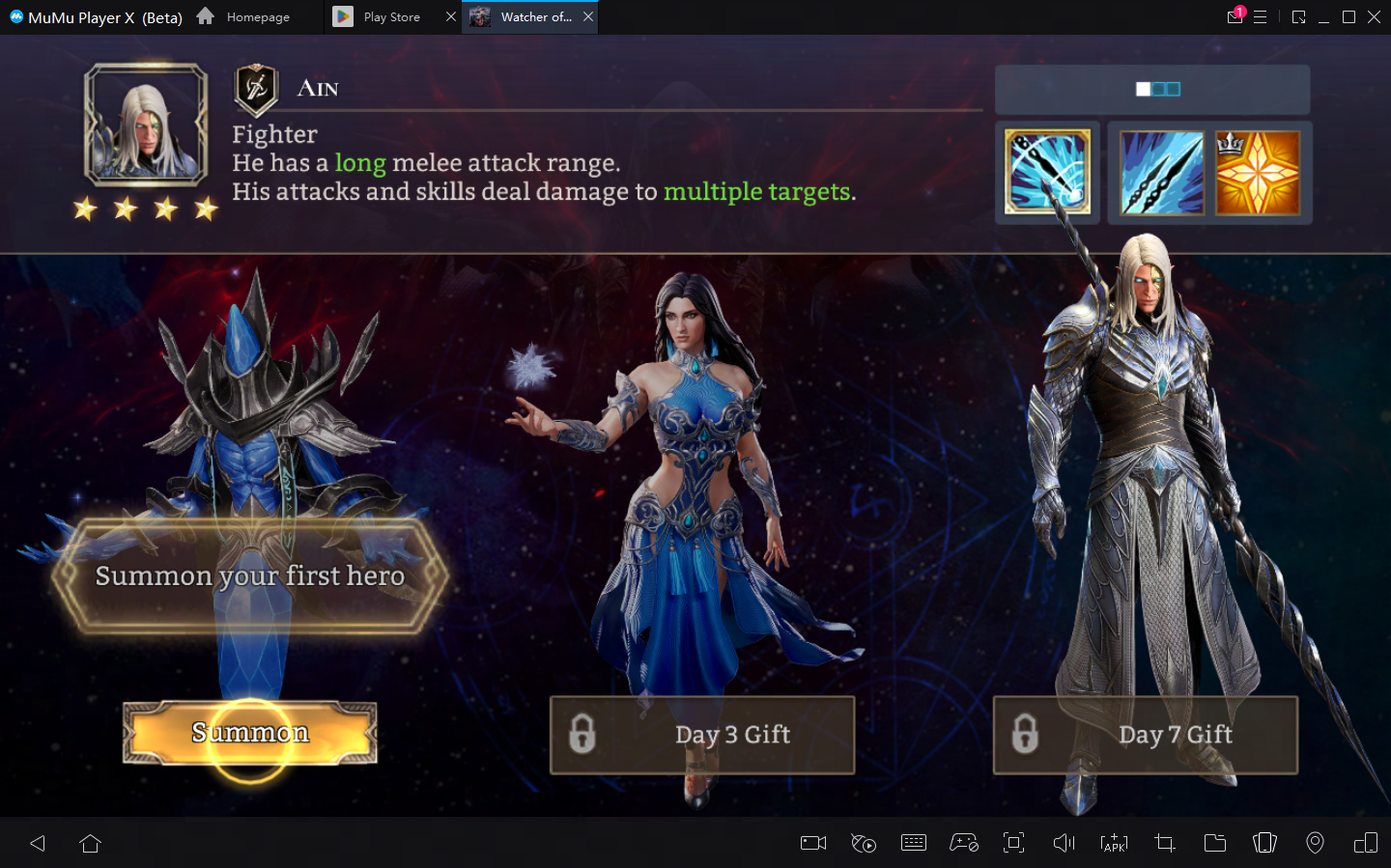The width and height of the screenshot is (1391, 868).
Task: Open the locked Day 3 Gift
Action: coord(702,735)
